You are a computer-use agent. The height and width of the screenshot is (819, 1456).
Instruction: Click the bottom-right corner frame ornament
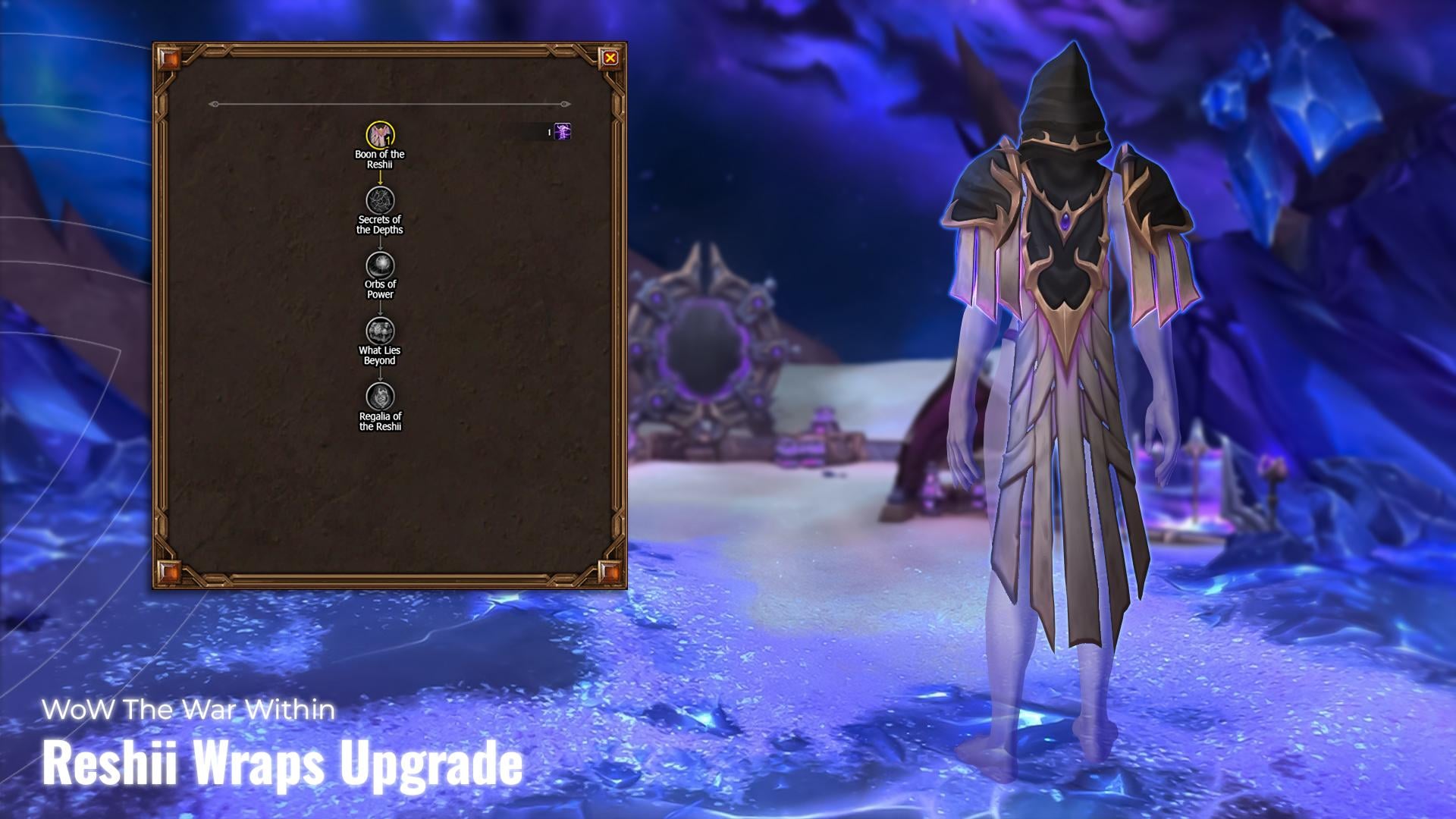[611, 573]
